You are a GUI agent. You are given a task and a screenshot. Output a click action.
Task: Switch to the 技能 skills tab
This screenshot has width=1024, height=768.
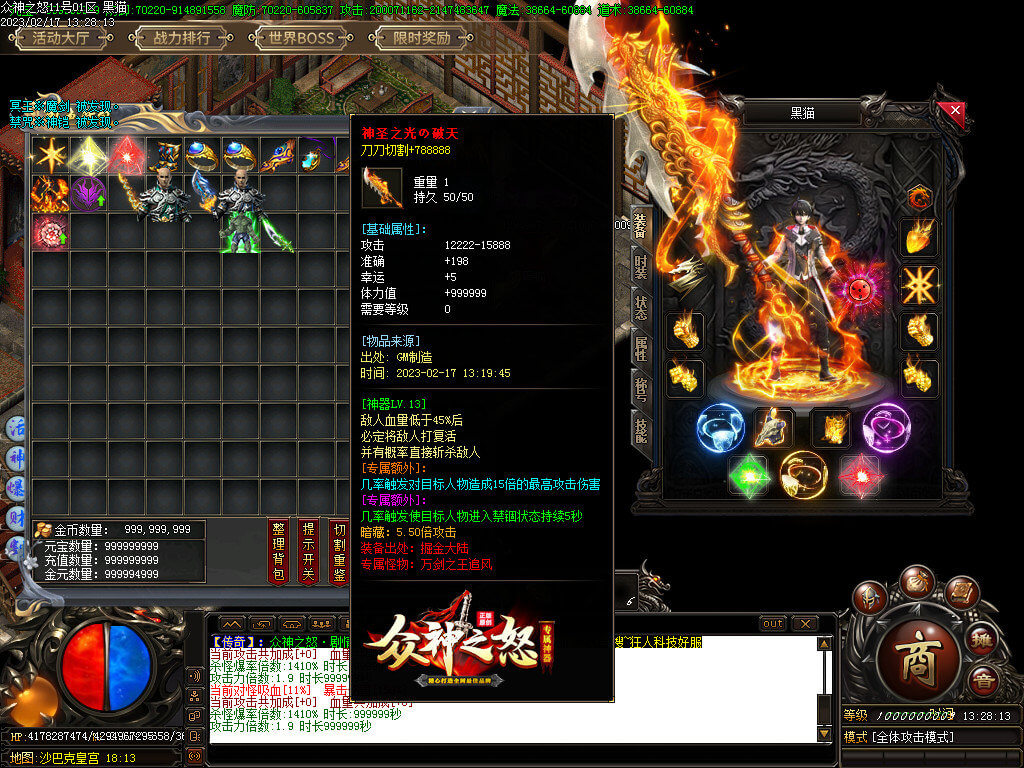click(x=640, y=428)
